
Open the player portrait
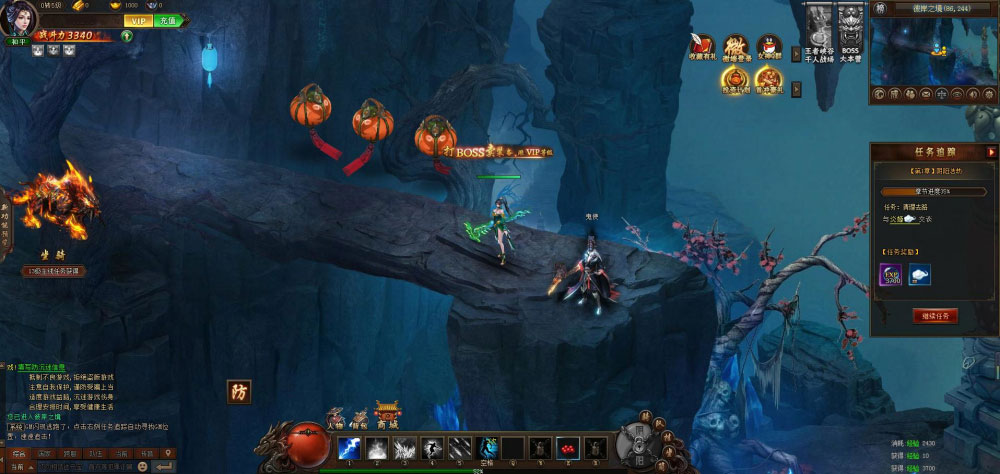coord(17,18)
